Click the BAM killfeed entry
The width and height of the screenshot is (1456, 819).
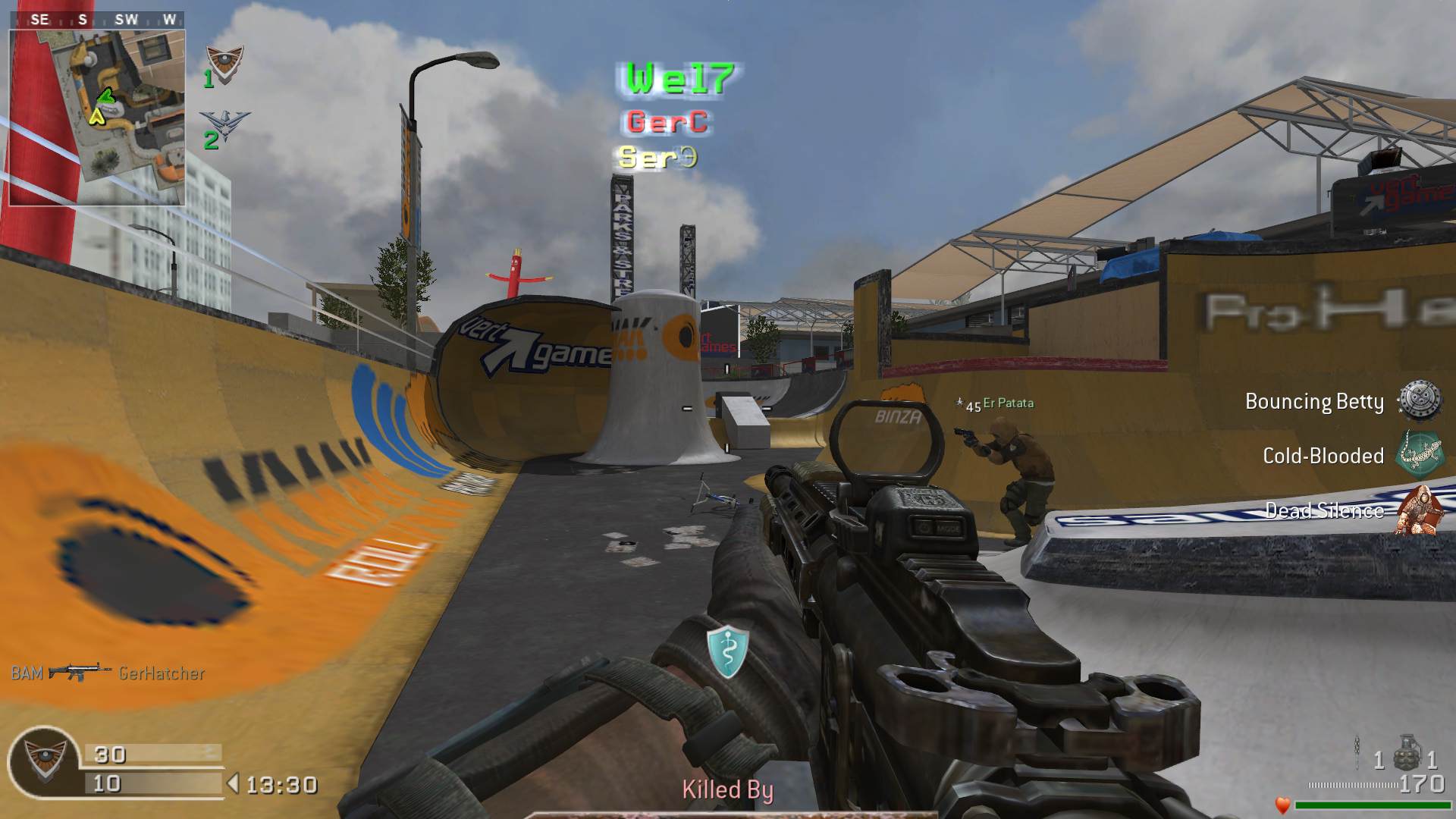click(x=108, y=673)
